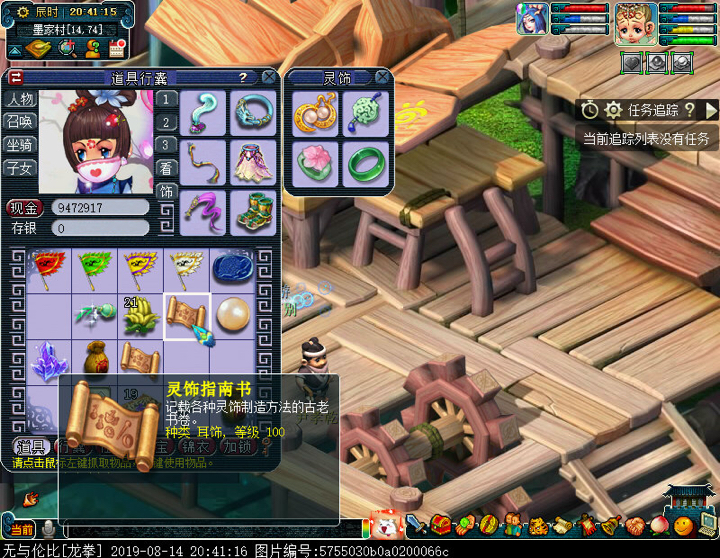This screenshot has width=720, height=558.
Task: Switch to the 人物 character tab
Action: [x=20, y=99]
